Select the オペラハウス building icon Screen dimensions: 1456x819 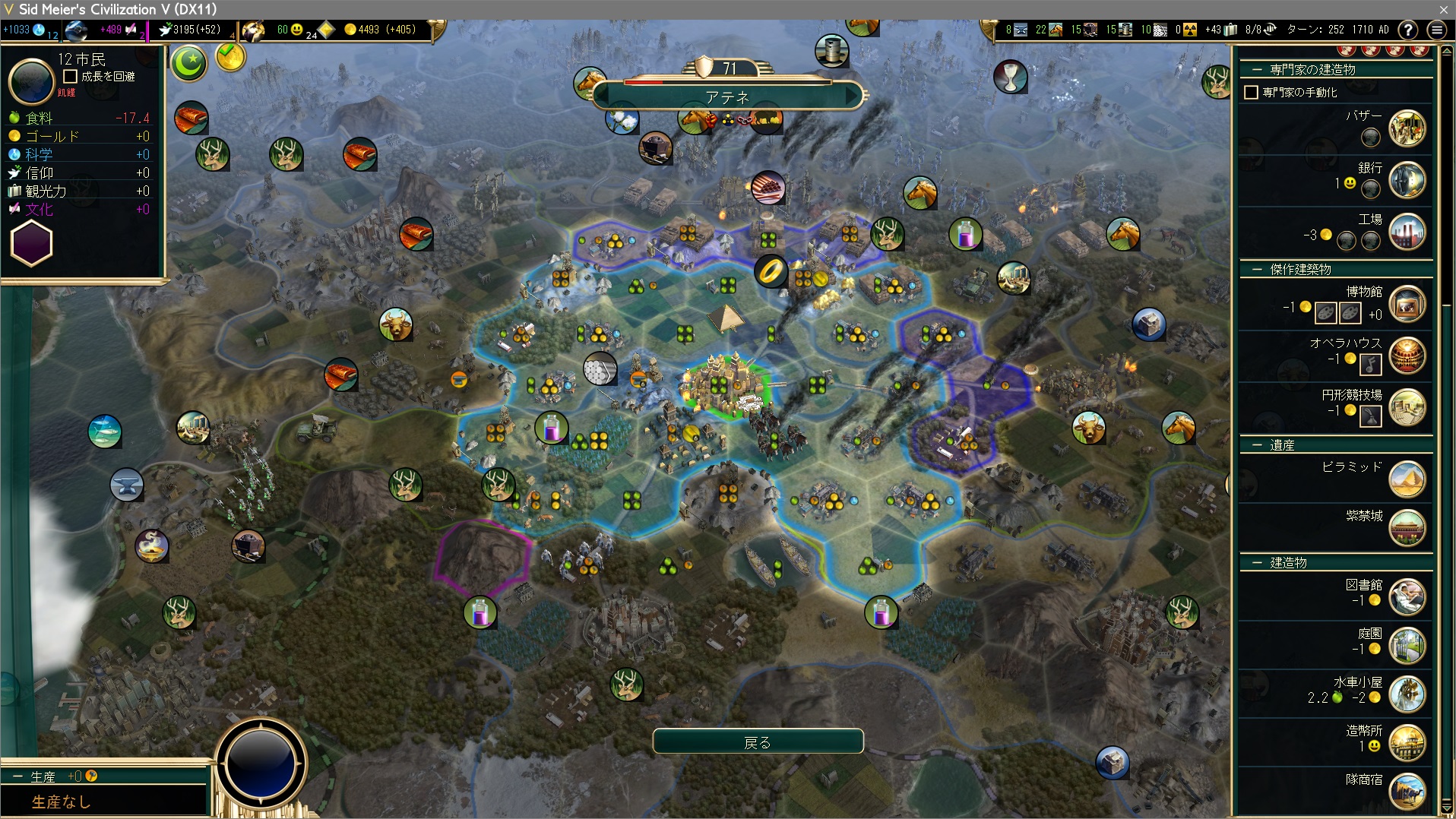[1407, 356]
